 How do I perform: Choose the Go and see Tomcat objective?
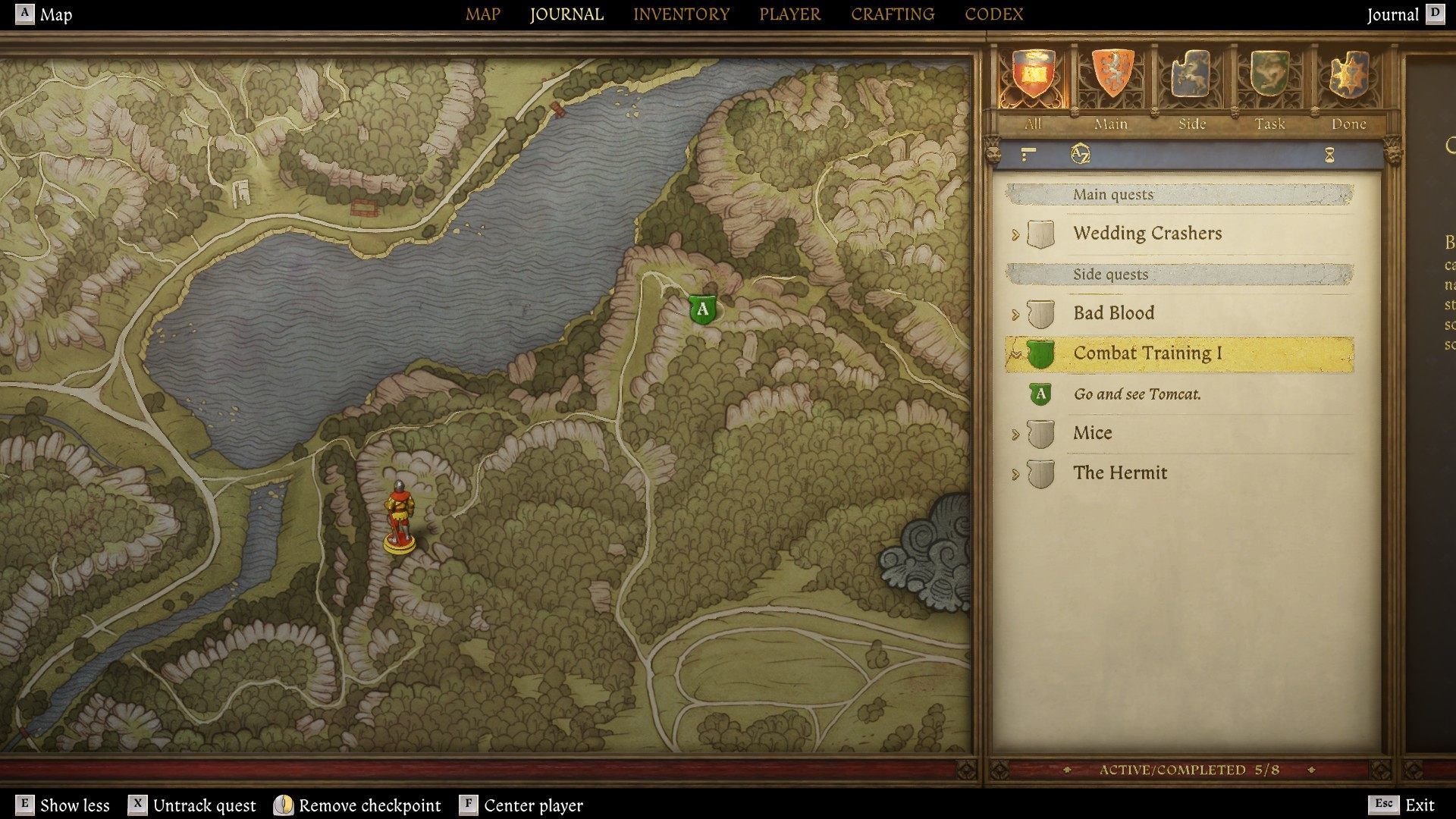1137,394
